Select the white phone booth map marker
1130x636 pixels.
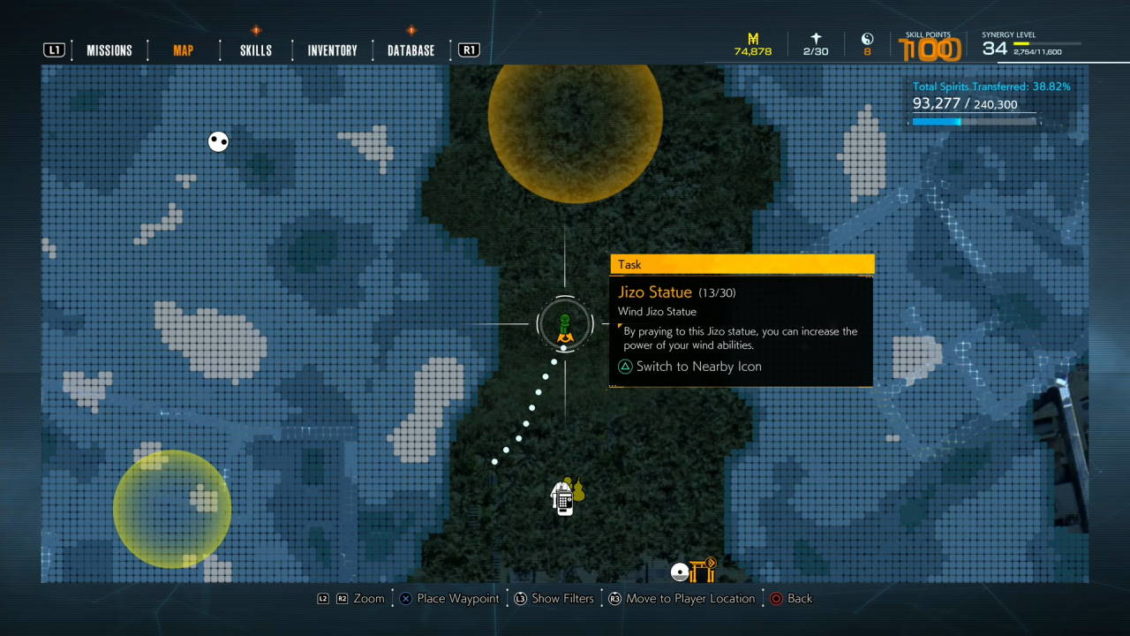pyautogui.click(x=563, y=497)
